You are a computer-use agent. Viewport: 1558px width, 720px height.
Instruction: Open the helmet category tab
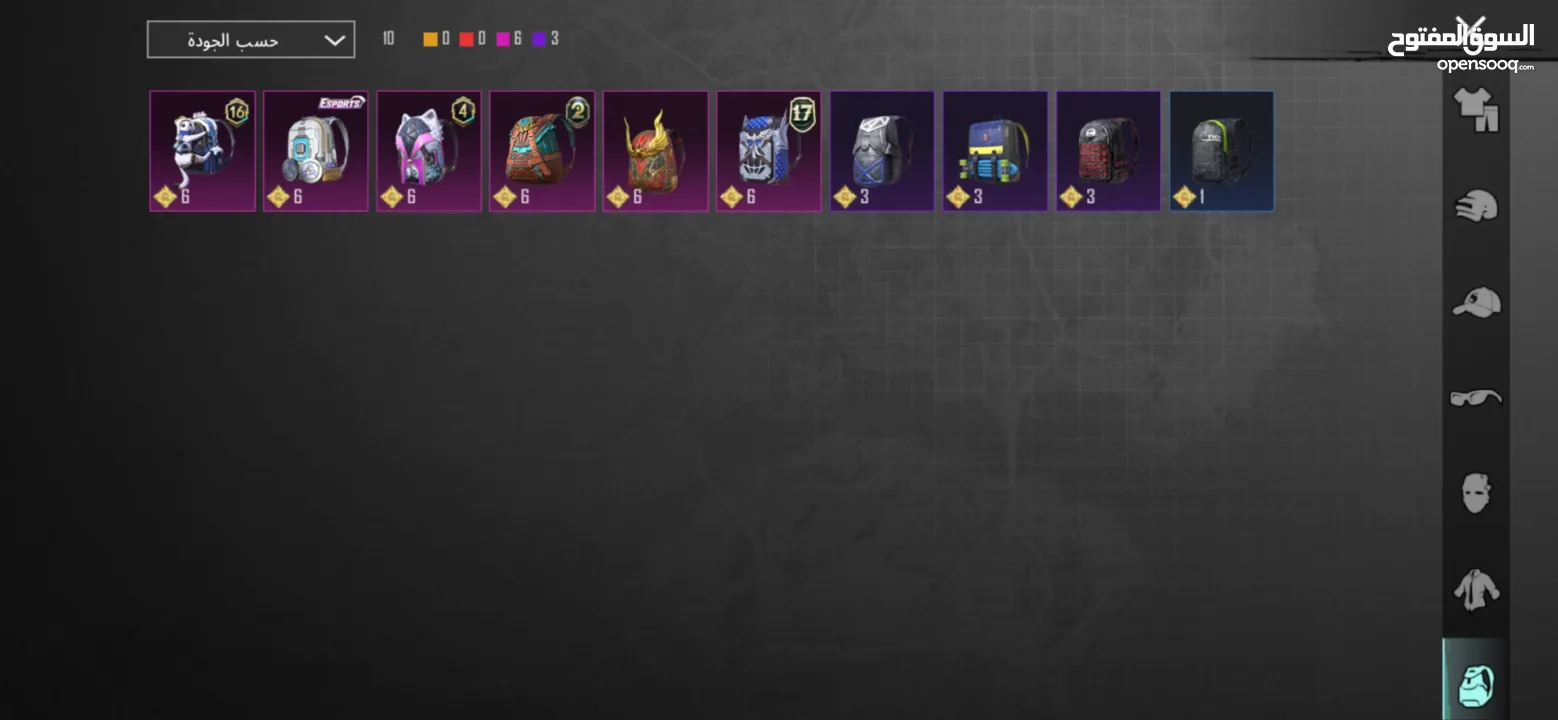[1475, 206]
